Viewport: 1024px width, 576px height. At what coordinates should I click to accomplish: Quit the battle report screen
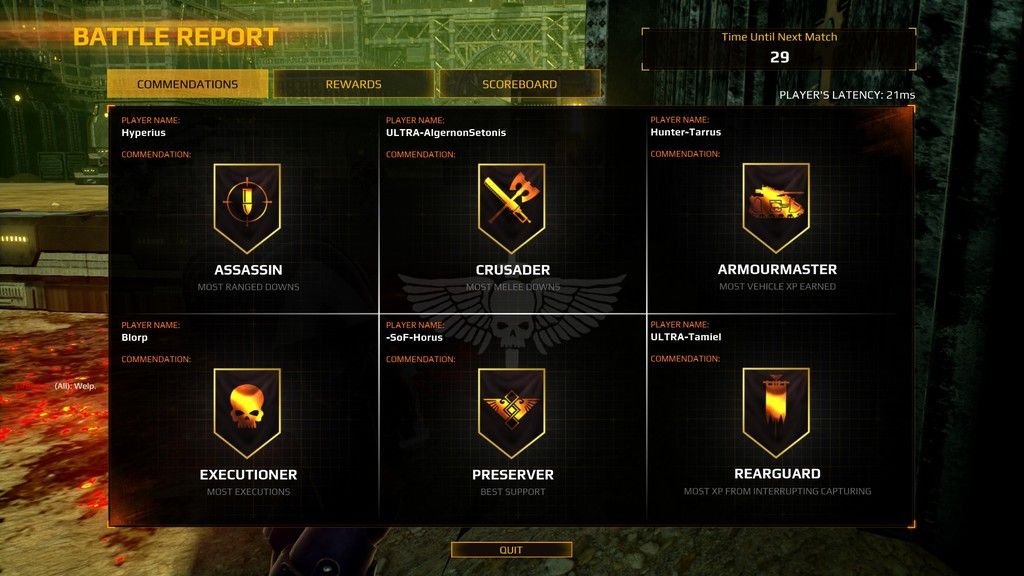click(511, 550)
